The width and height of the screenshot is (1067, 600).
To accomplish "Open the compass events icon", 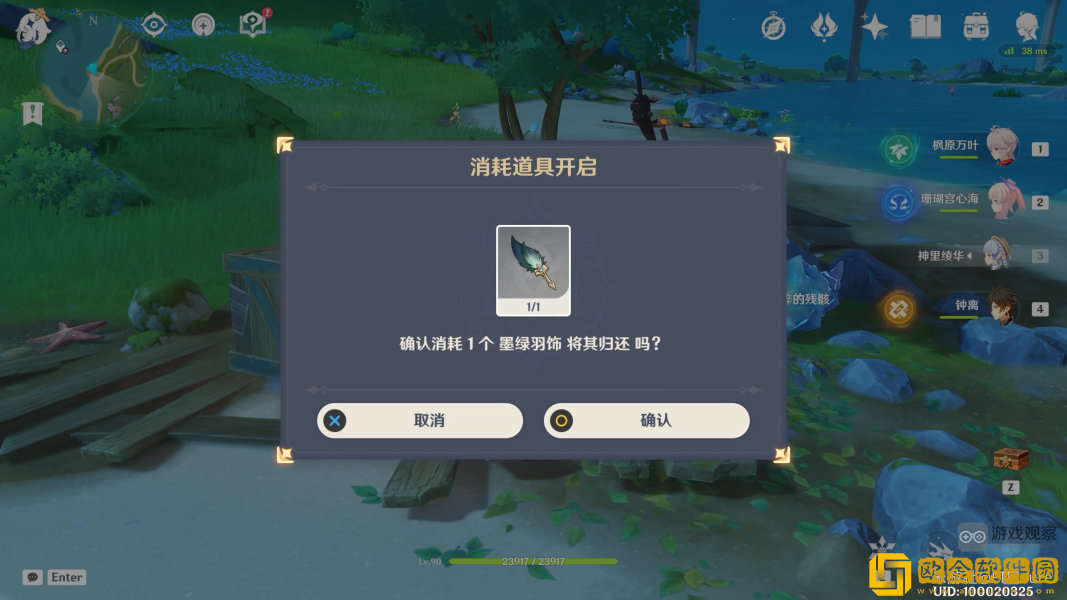I will pos(773,27).
